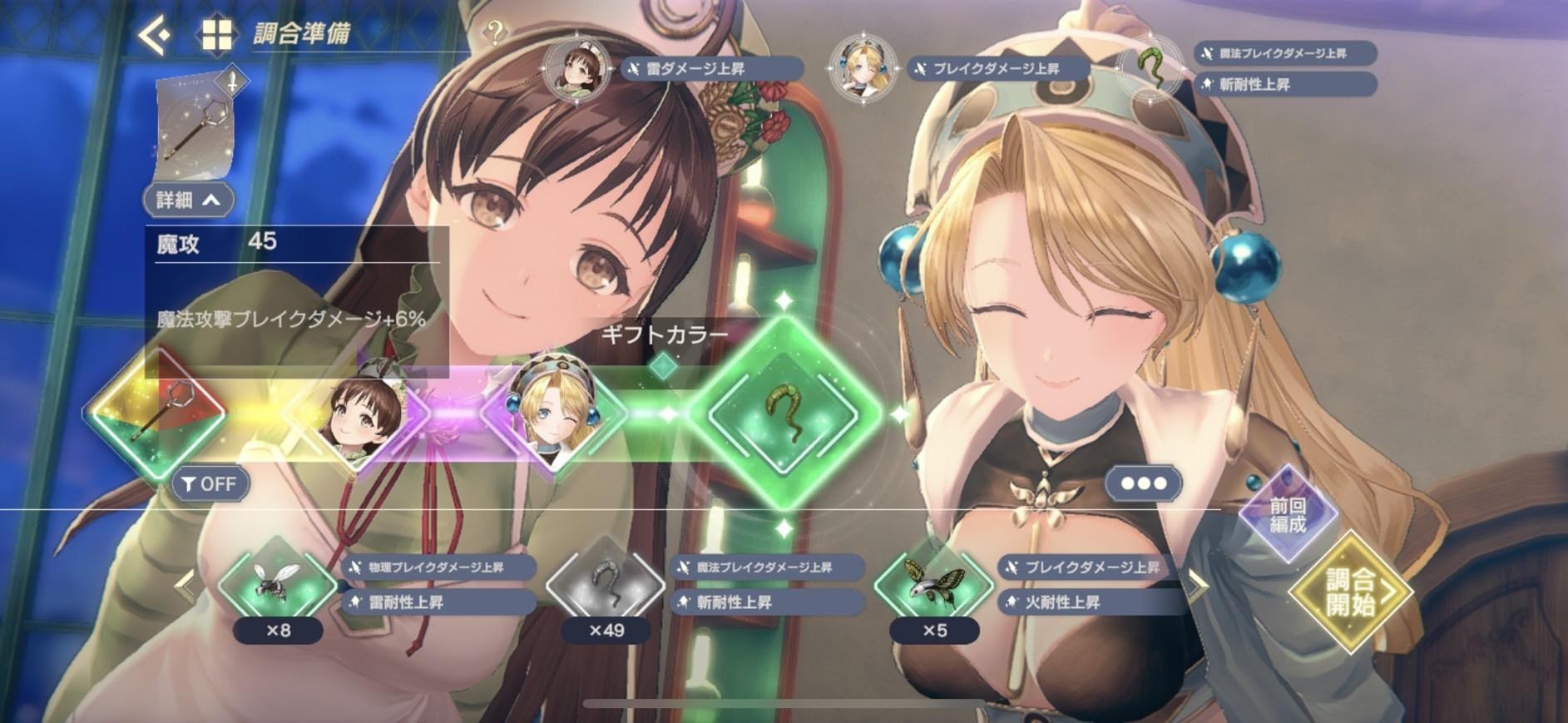Open the four-square grid menu

(216, 35)
